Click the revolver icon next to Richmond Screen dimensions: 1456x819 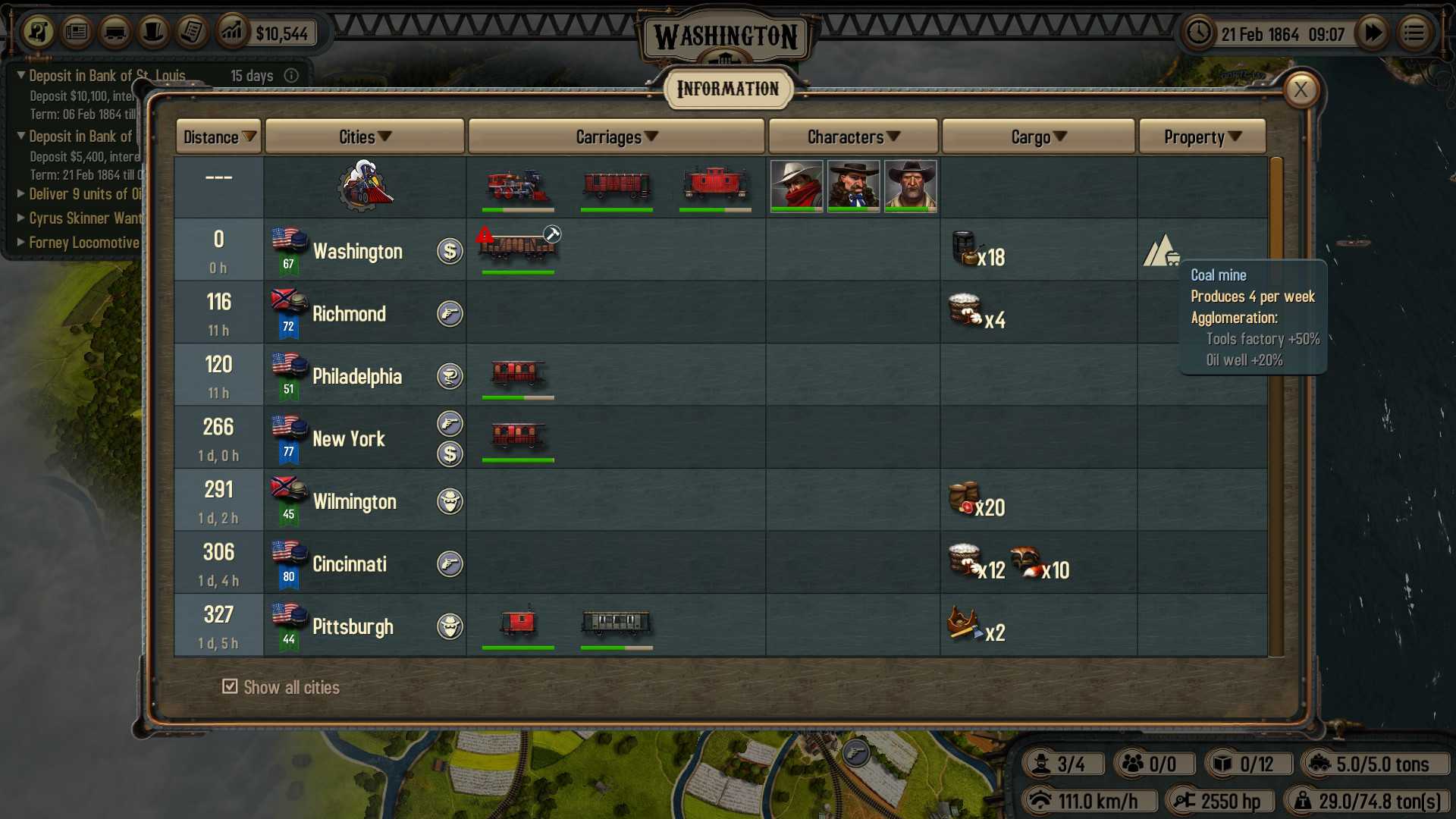(x=450, y=314)
